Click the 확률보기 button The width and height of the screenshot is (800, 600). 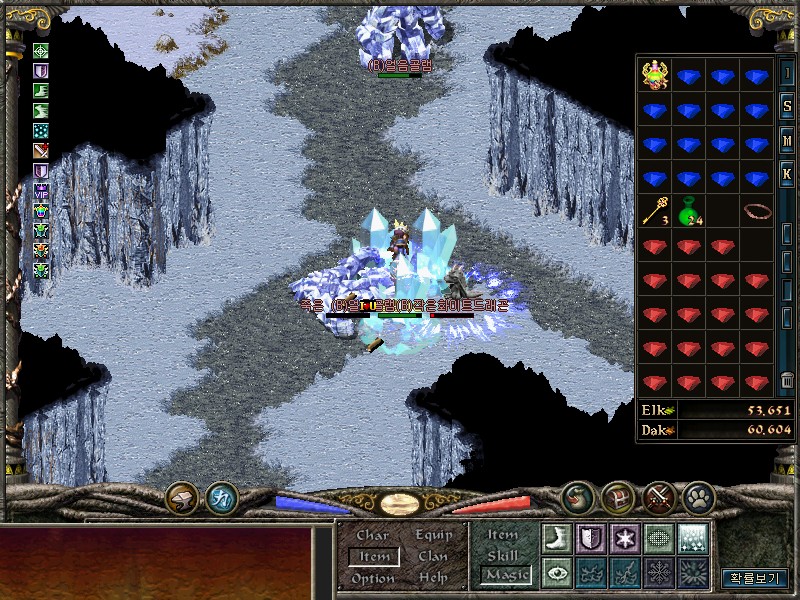(754, 577)
